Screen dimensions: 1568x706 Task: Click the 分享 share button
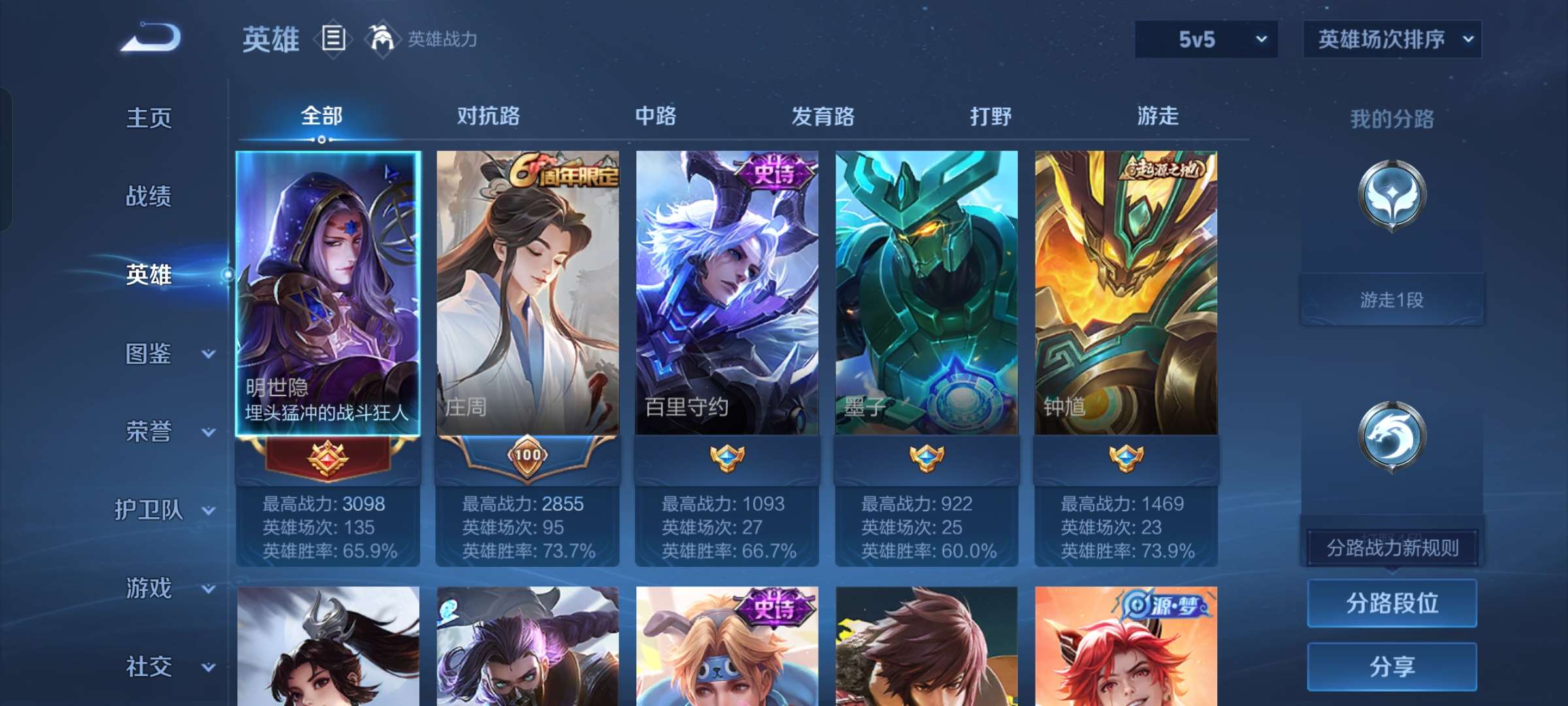click(1392, 665)
